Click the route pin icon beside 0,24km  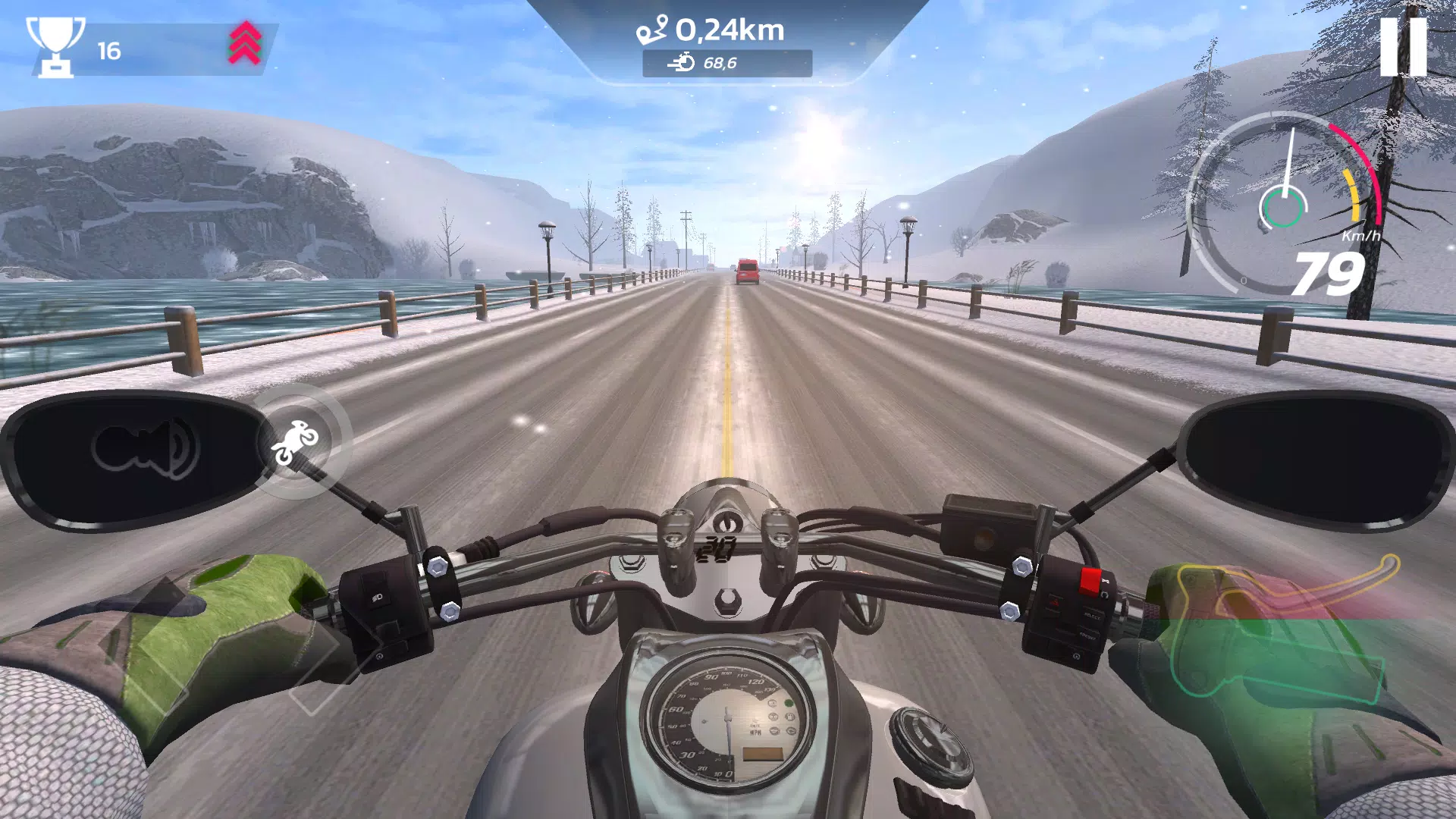(x=654, y=29)
